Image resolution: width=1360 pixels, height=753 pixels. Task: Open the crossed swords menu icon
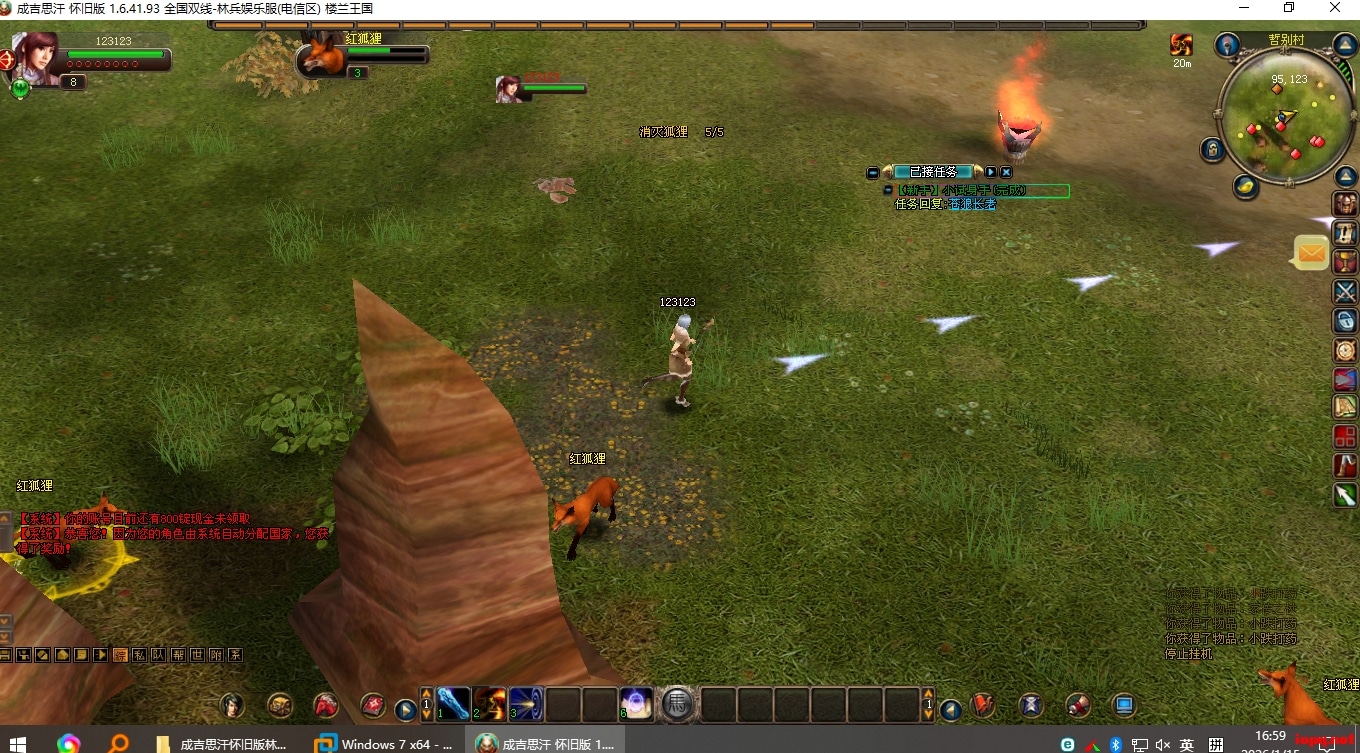click(x=1345, y=291)
